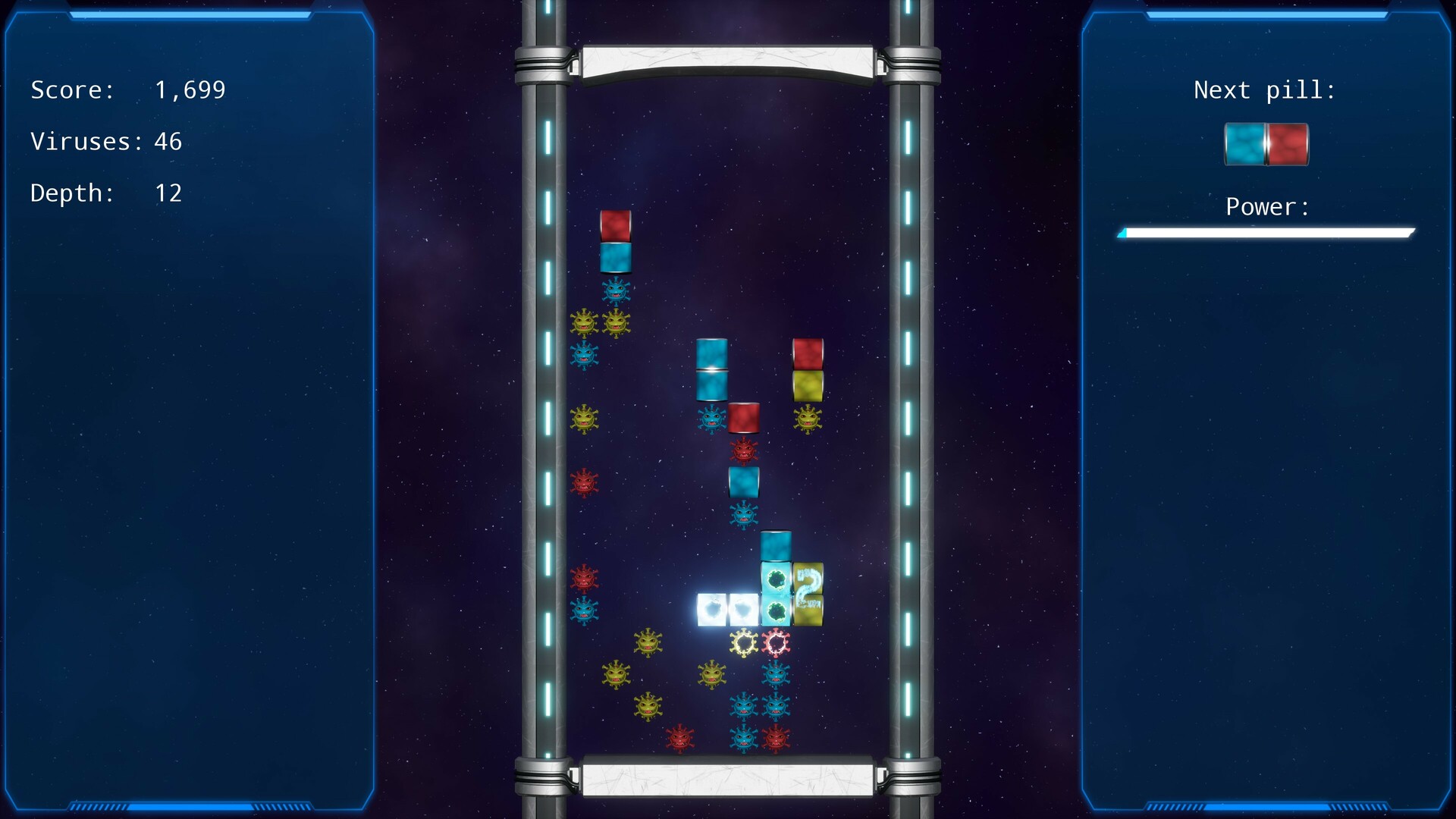Click the Depth: 12 label

pyautogui.click(x=106, y=193)
